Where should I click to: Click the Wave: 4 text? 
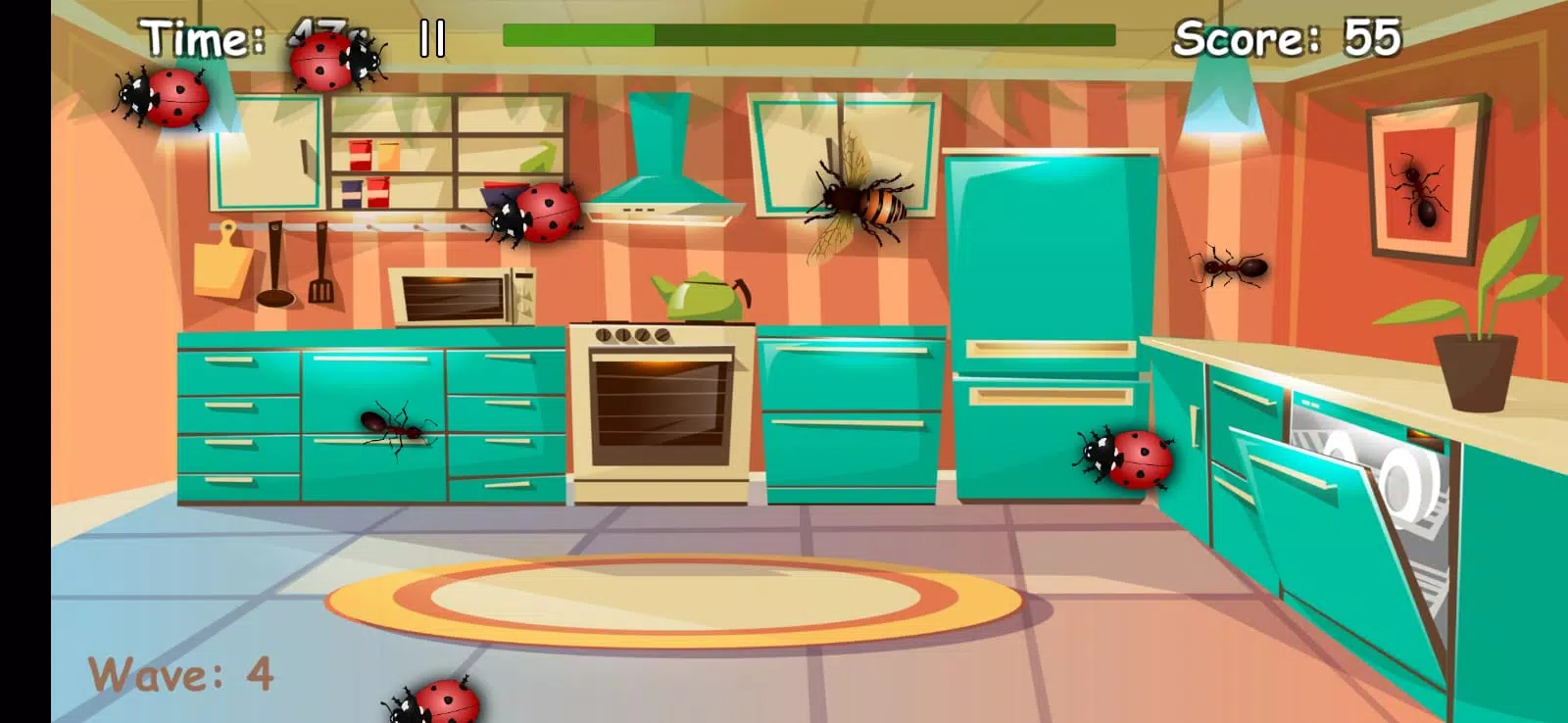click(180, 673)
